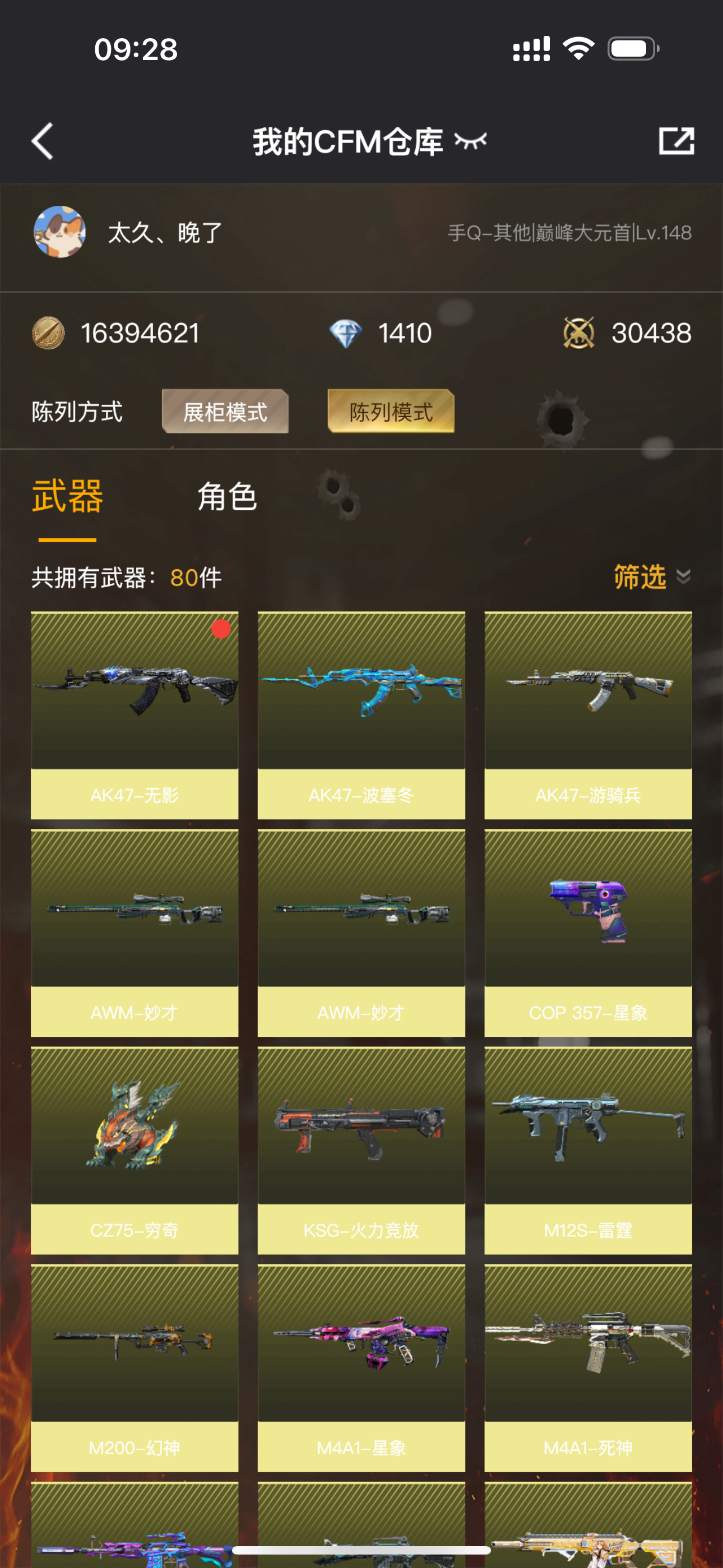This screenshot has height=1568, width=723.
Task: Tap the crossed-guns points icon
Action: [579, 332]
